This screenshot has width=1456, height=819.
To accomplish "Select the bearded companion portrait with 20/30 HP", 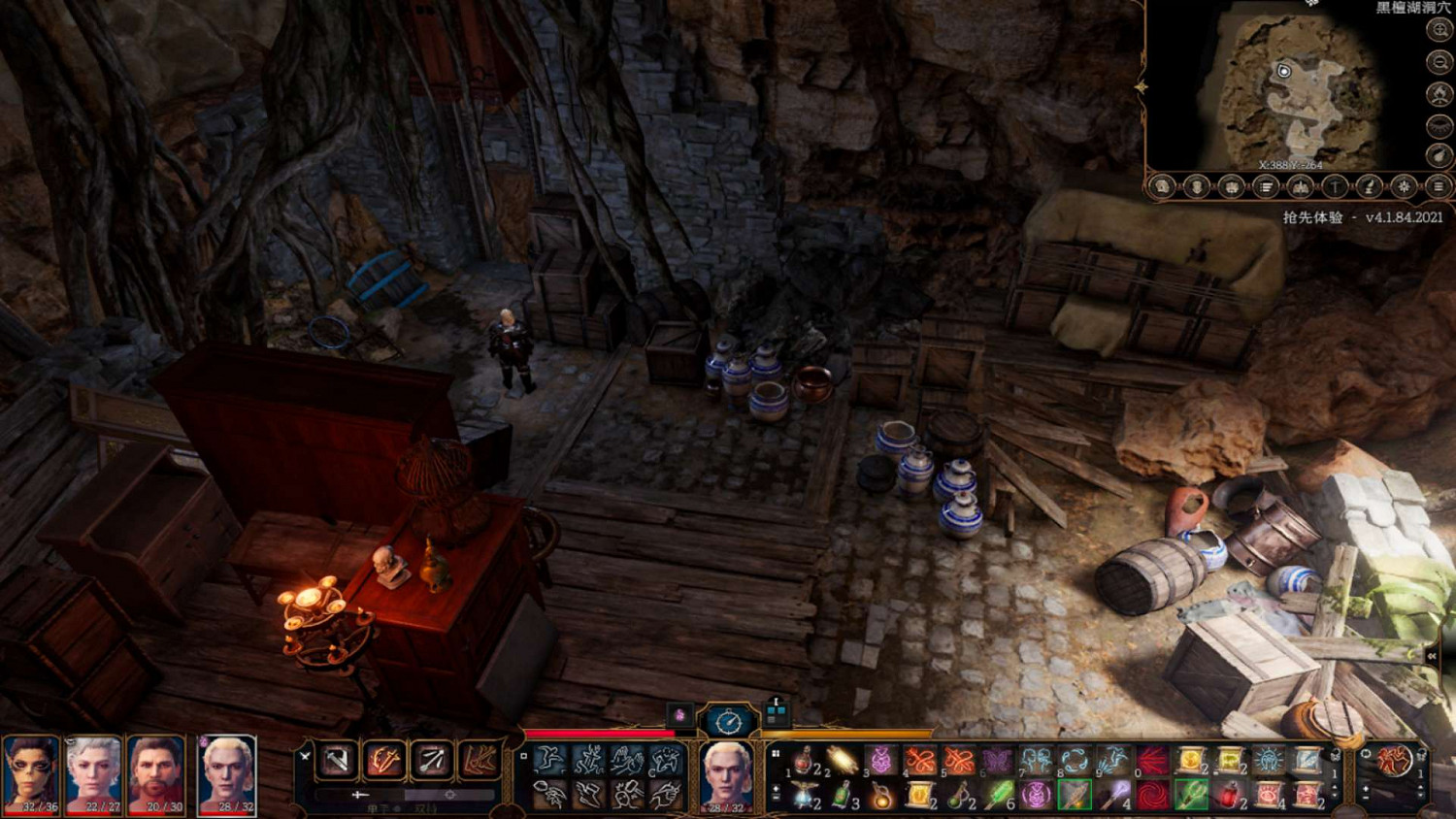I will [157, 774].
